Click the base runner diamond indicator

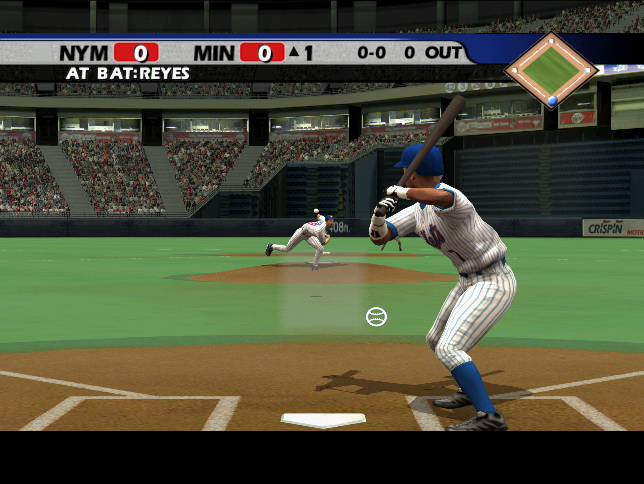click(550, 68)
